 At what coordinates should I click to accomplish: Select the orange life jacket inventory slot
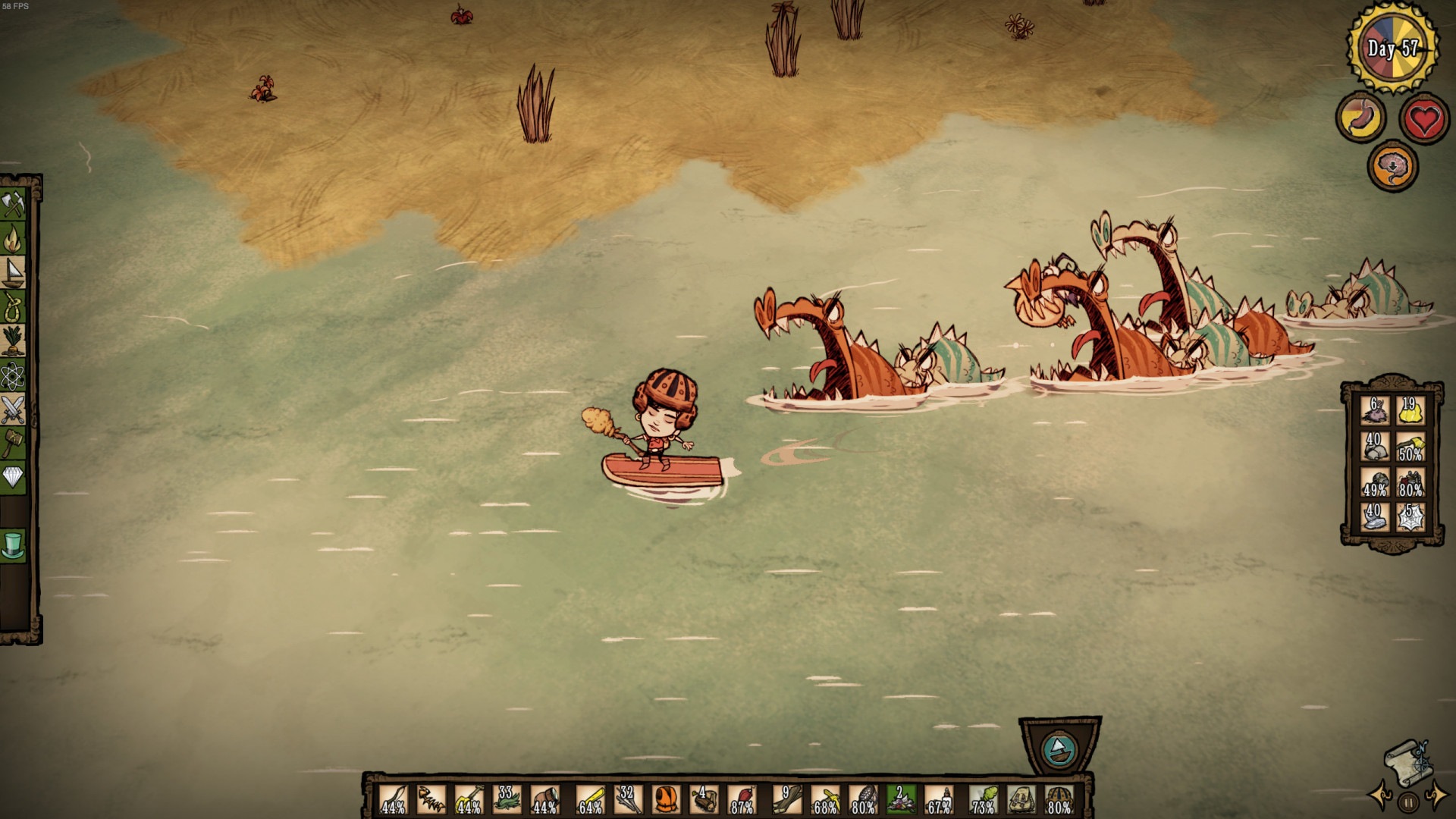665,800
